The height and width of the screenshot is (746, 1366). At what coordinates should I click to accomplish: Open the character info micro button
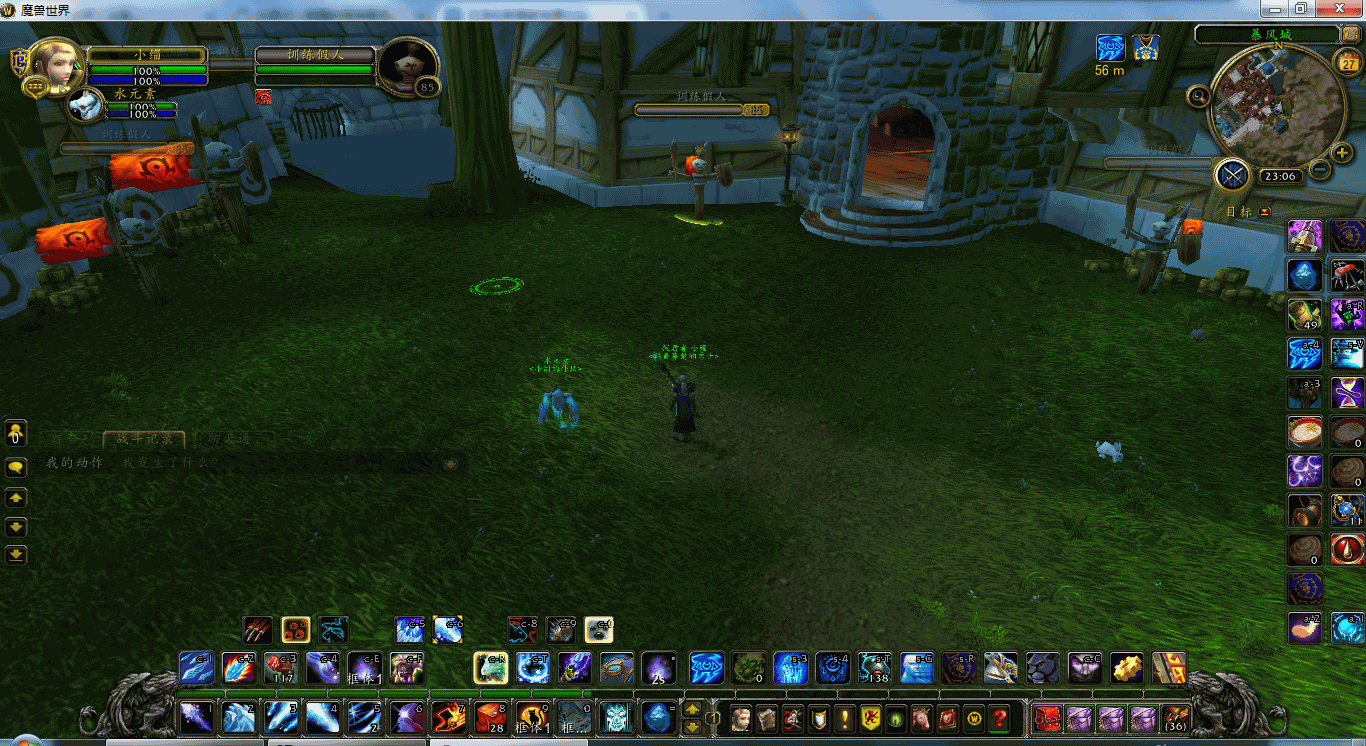click(741, 718)
